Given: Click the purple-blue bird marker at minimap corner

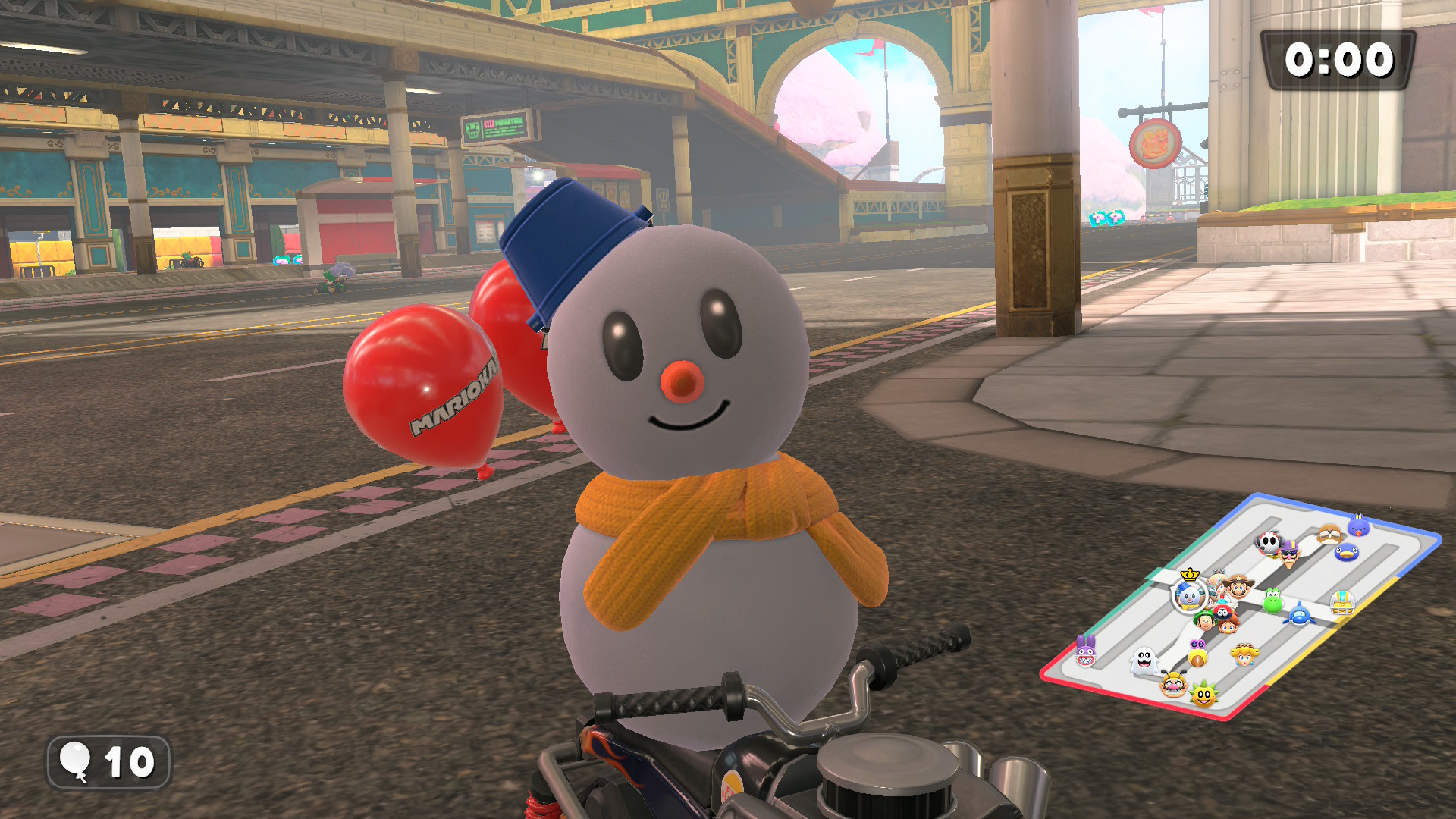Looking at the screenshot, I should (1358, 525).
